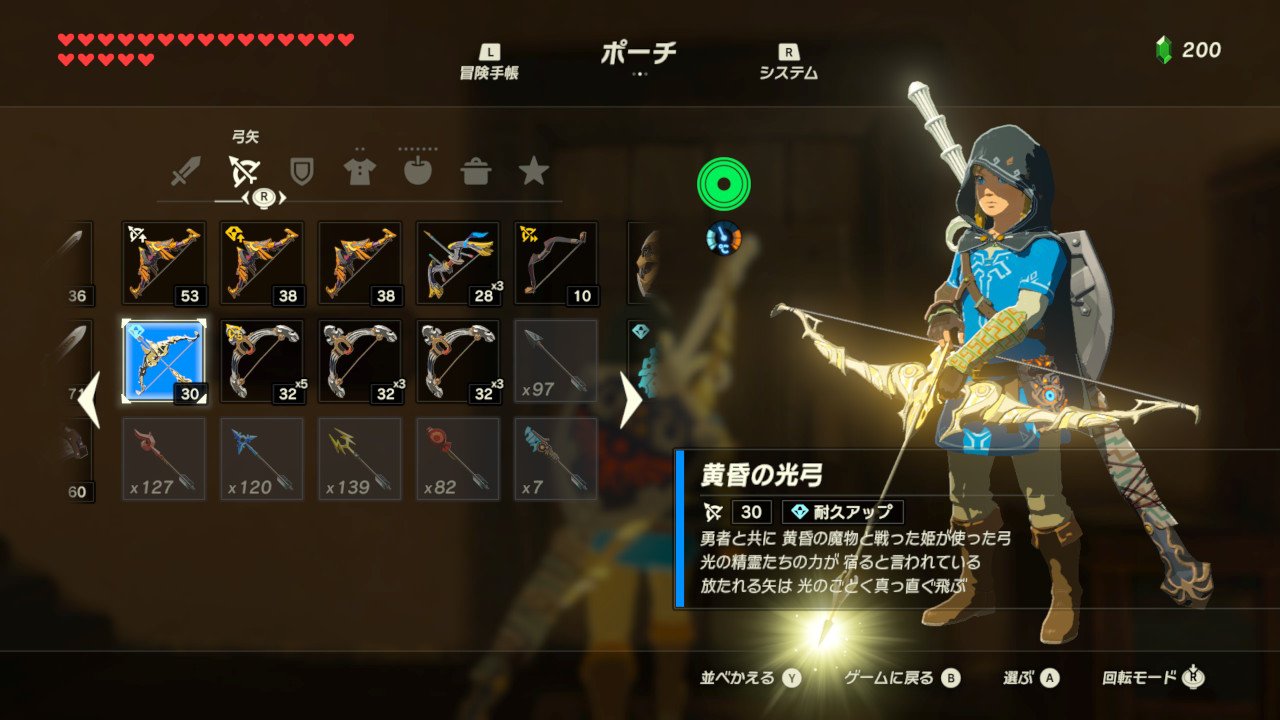Select the shield category icon
The height and width of the screenshot is (720, 1280).
point(301,170)
